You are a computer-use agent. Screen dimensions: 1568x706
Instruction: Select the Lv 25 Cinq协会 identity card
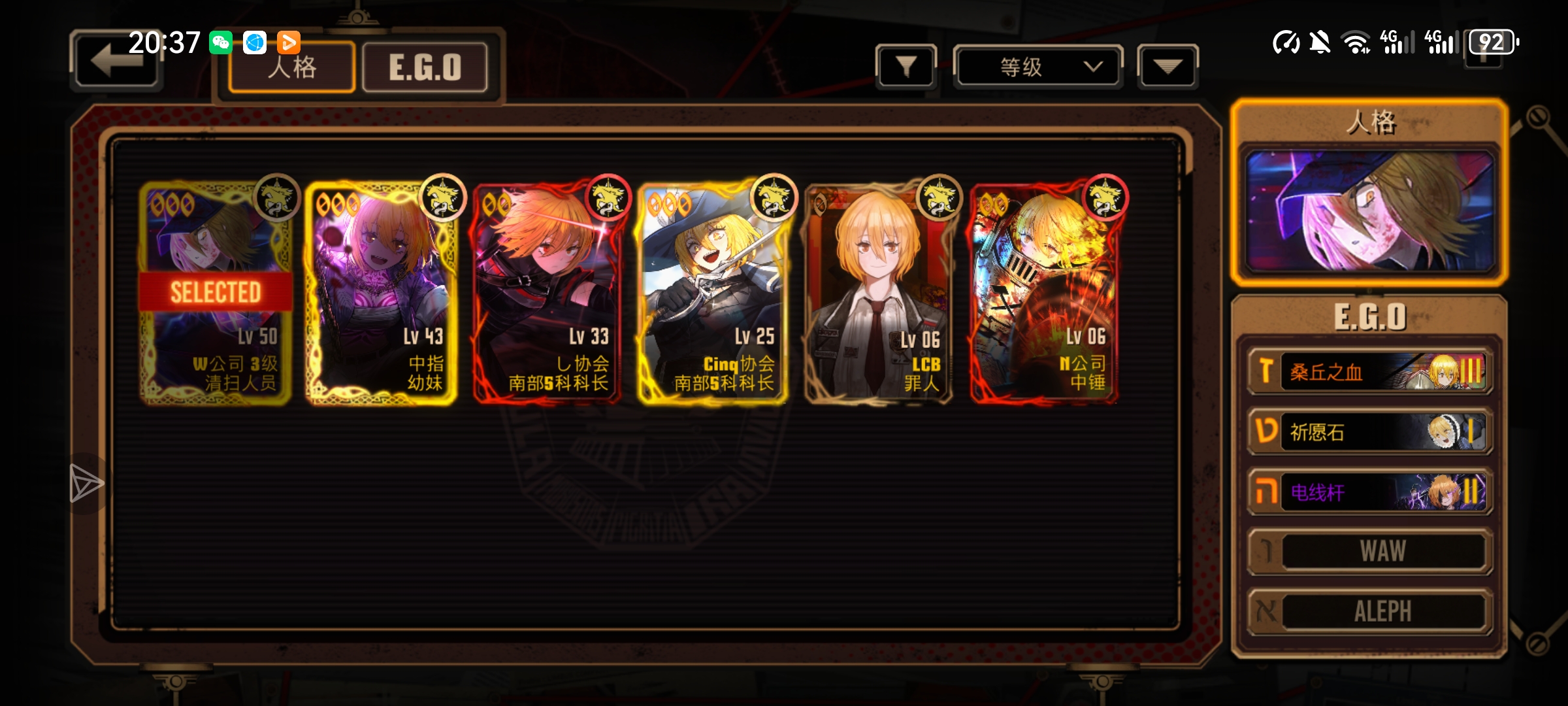click(x=713, y=294)
